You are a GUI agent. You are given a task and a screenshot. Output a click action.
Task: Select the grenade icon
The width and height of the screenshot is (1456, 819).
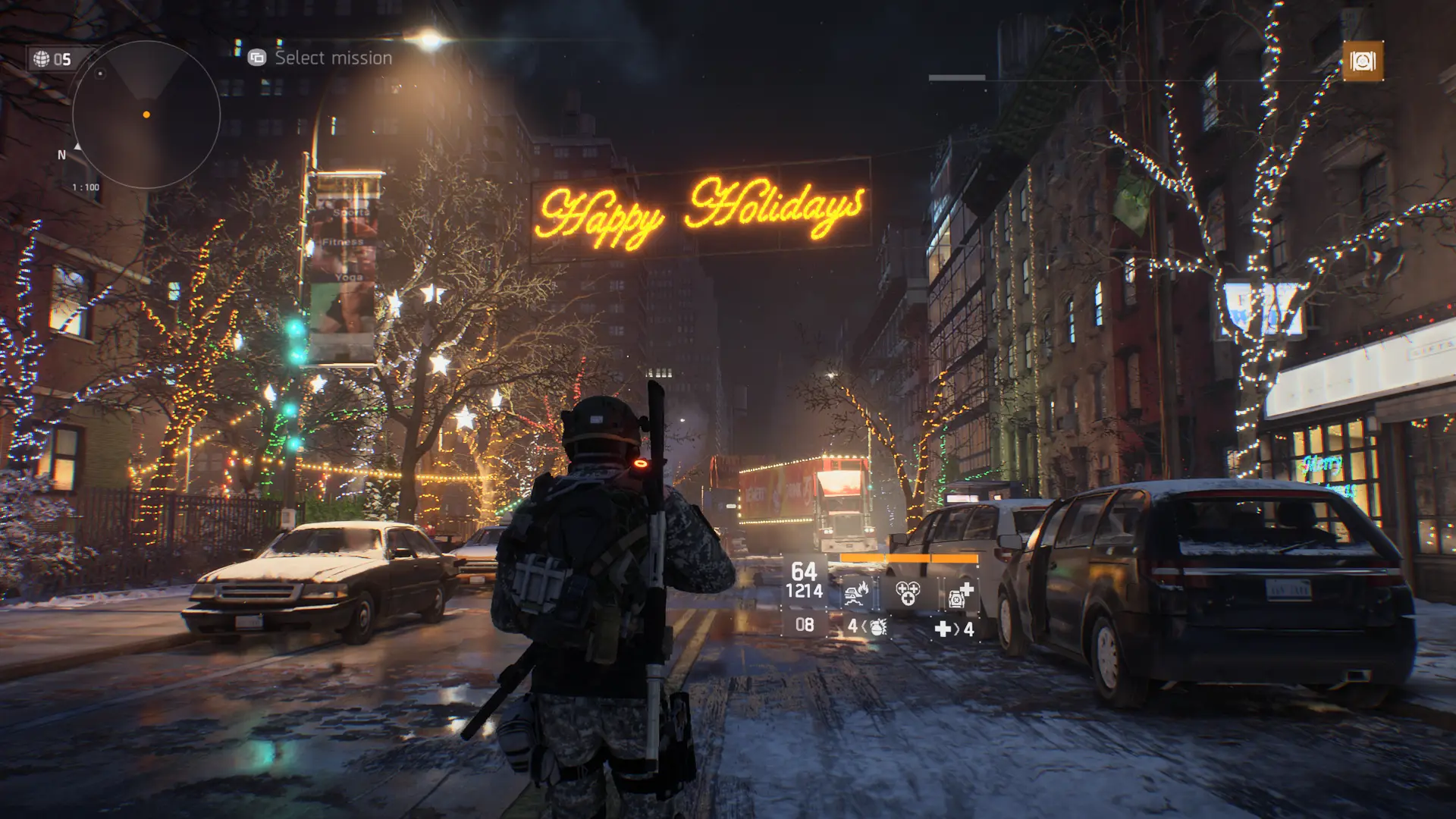(x=877, y=627)
